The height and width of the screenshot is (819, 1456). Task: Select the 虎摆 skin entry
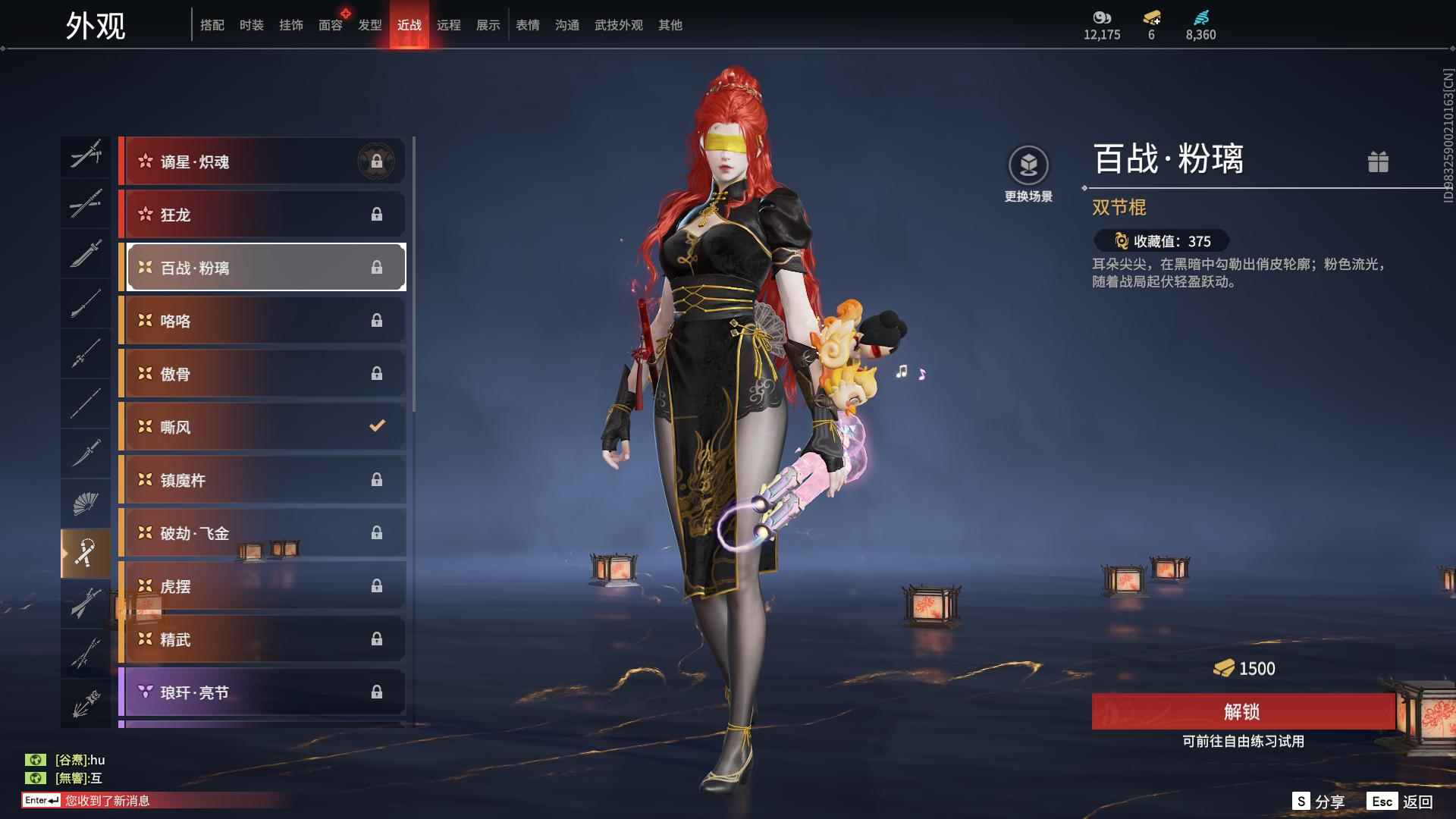click(262, 586)
